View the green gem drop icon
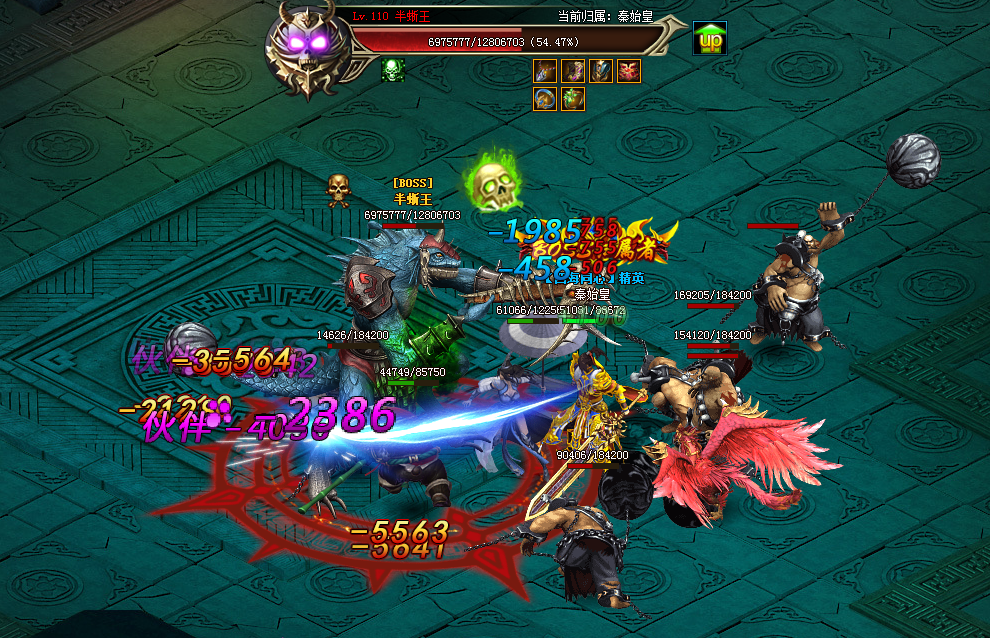990x638 pixels. (573, 99)
